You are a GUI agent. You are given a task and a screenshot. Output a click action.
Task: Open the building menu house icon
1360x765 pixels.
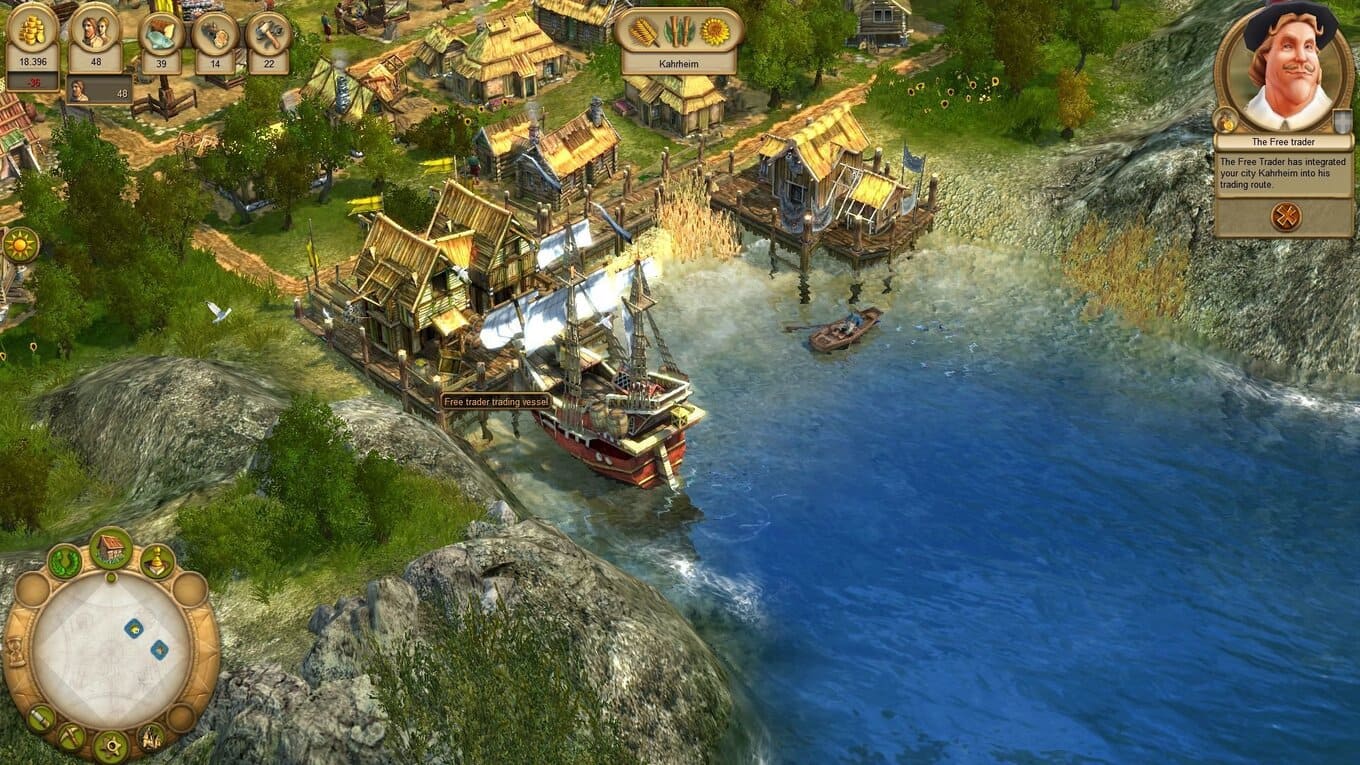pyautogui.click(x=111, y=547)
